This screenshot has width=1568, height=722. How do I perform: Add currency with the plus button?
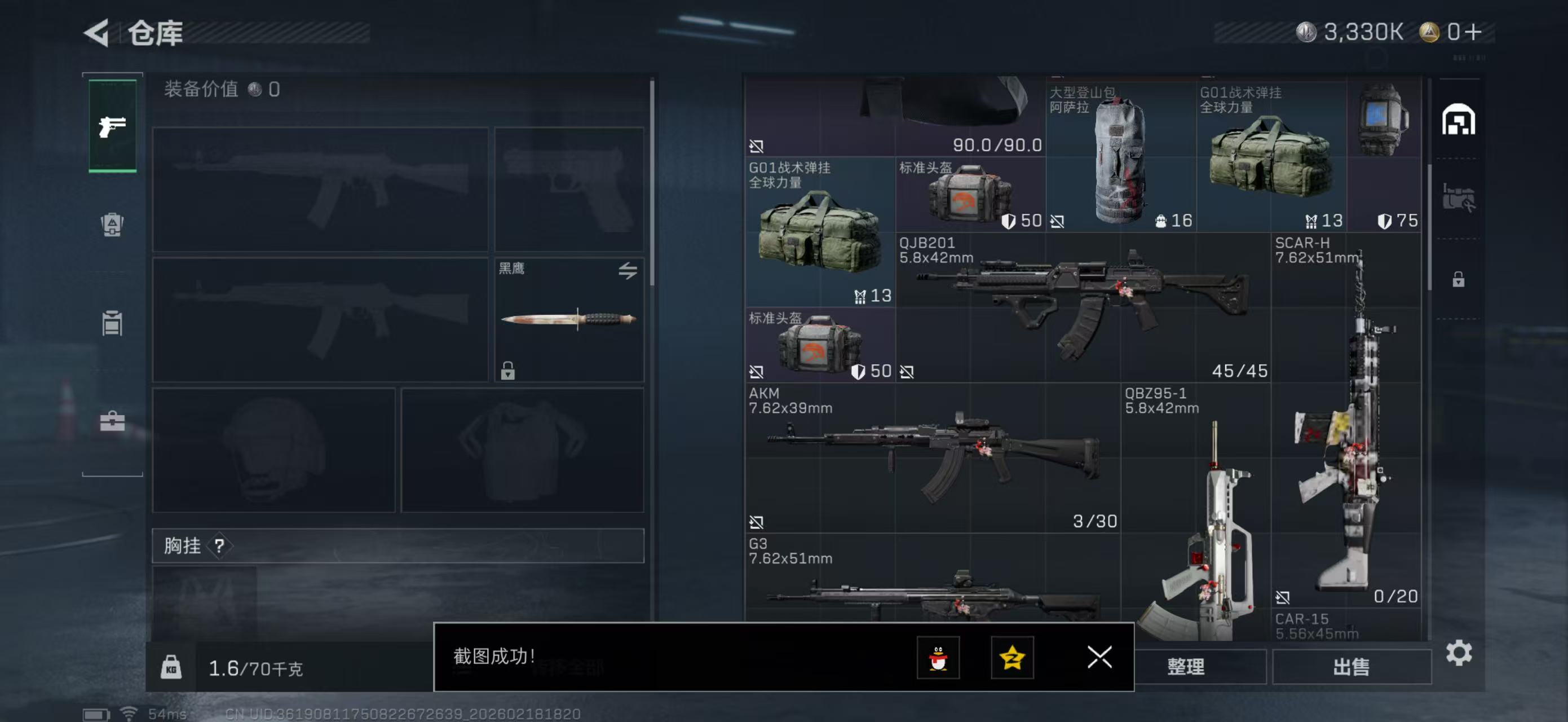1474,32
